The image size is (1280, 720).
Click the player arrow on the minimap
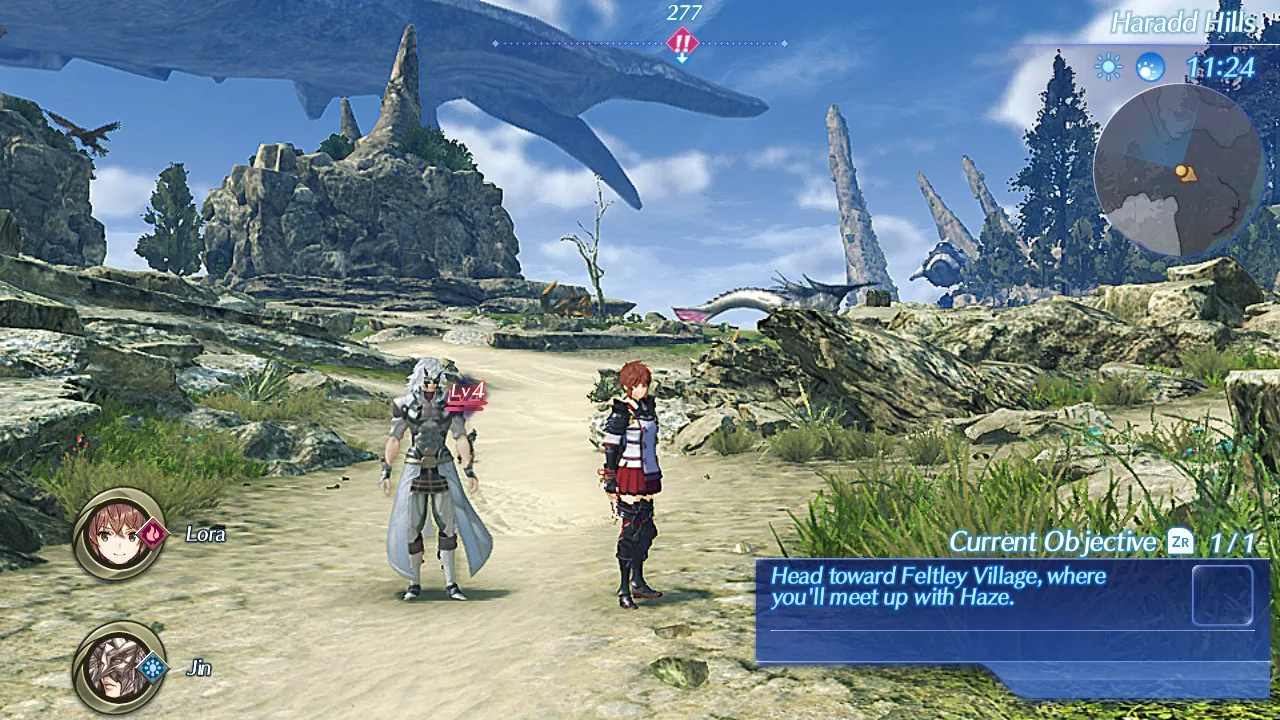pos(1185,172)
